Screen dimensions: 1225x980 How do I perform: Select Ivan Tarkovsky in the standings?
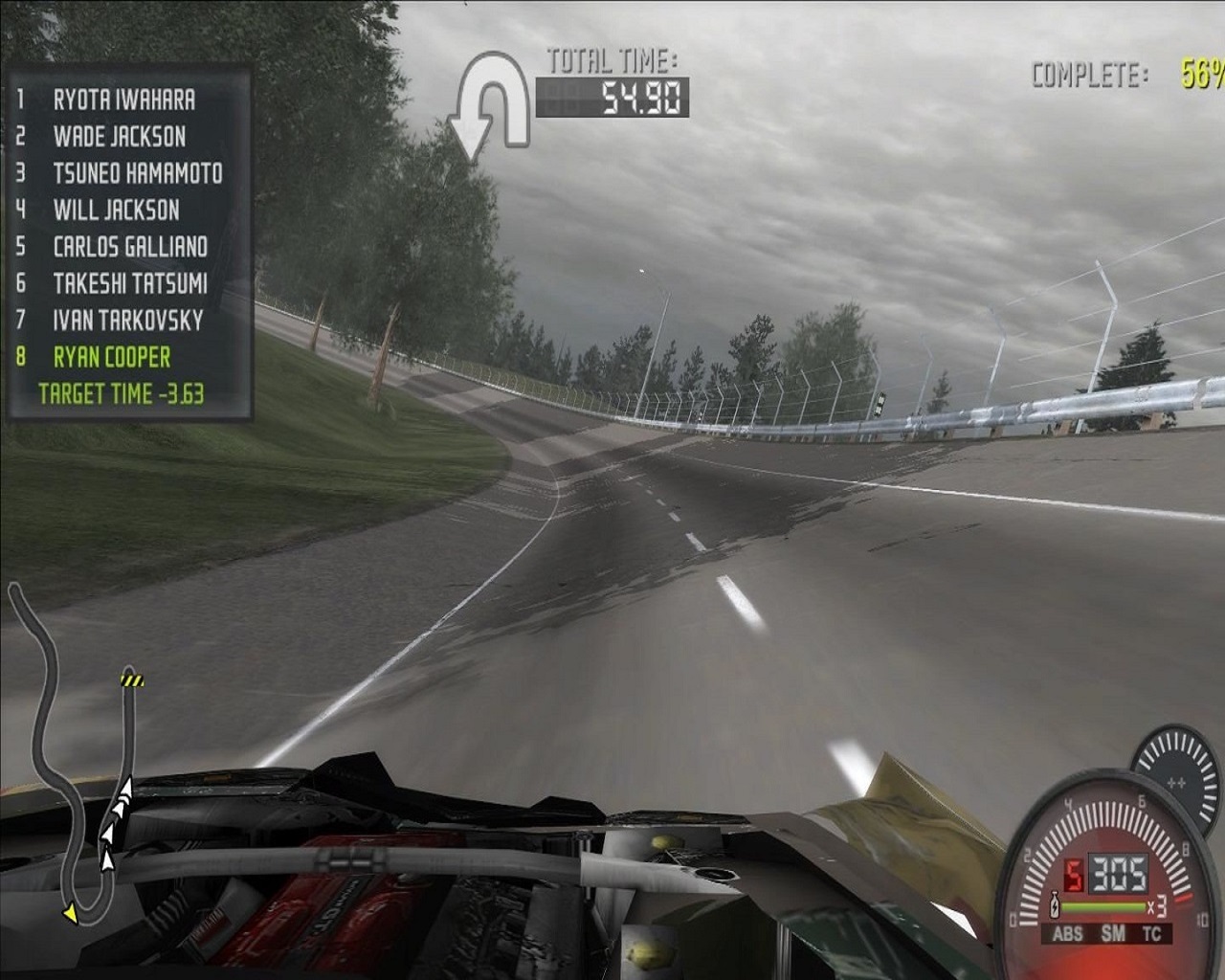coord(128,320)
